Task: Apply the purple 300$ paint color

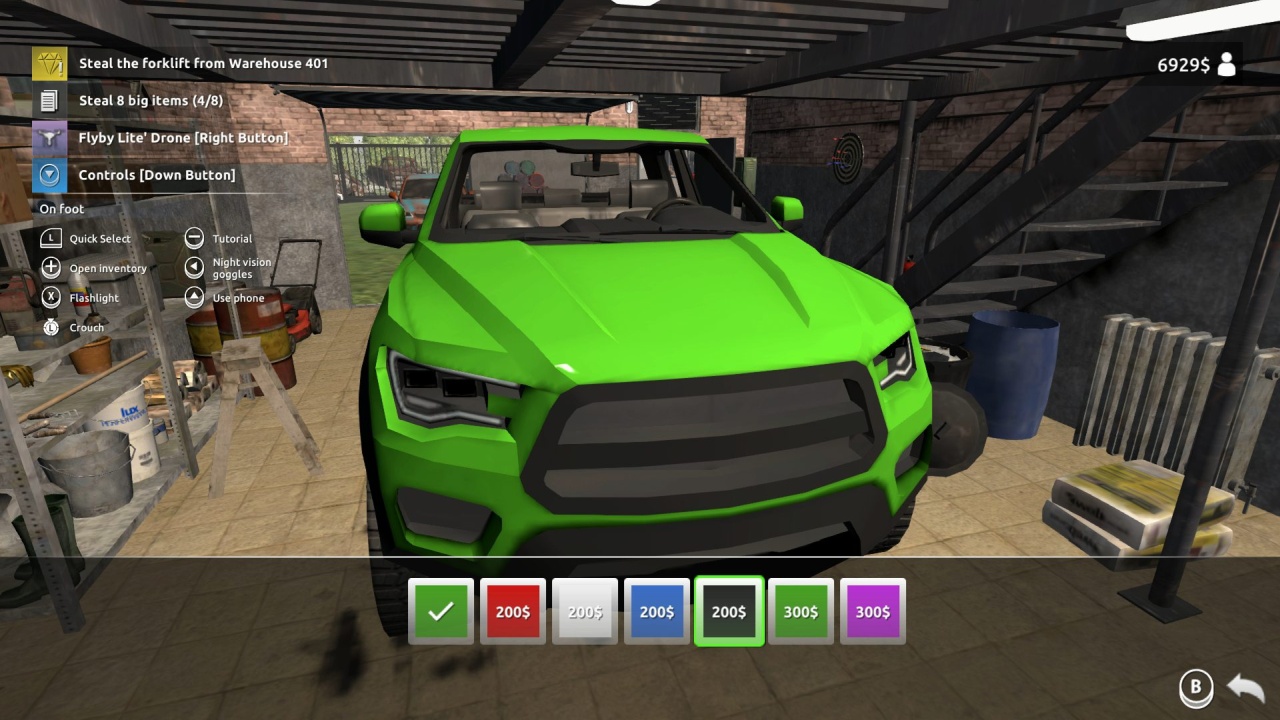Action: click(872, 610)
